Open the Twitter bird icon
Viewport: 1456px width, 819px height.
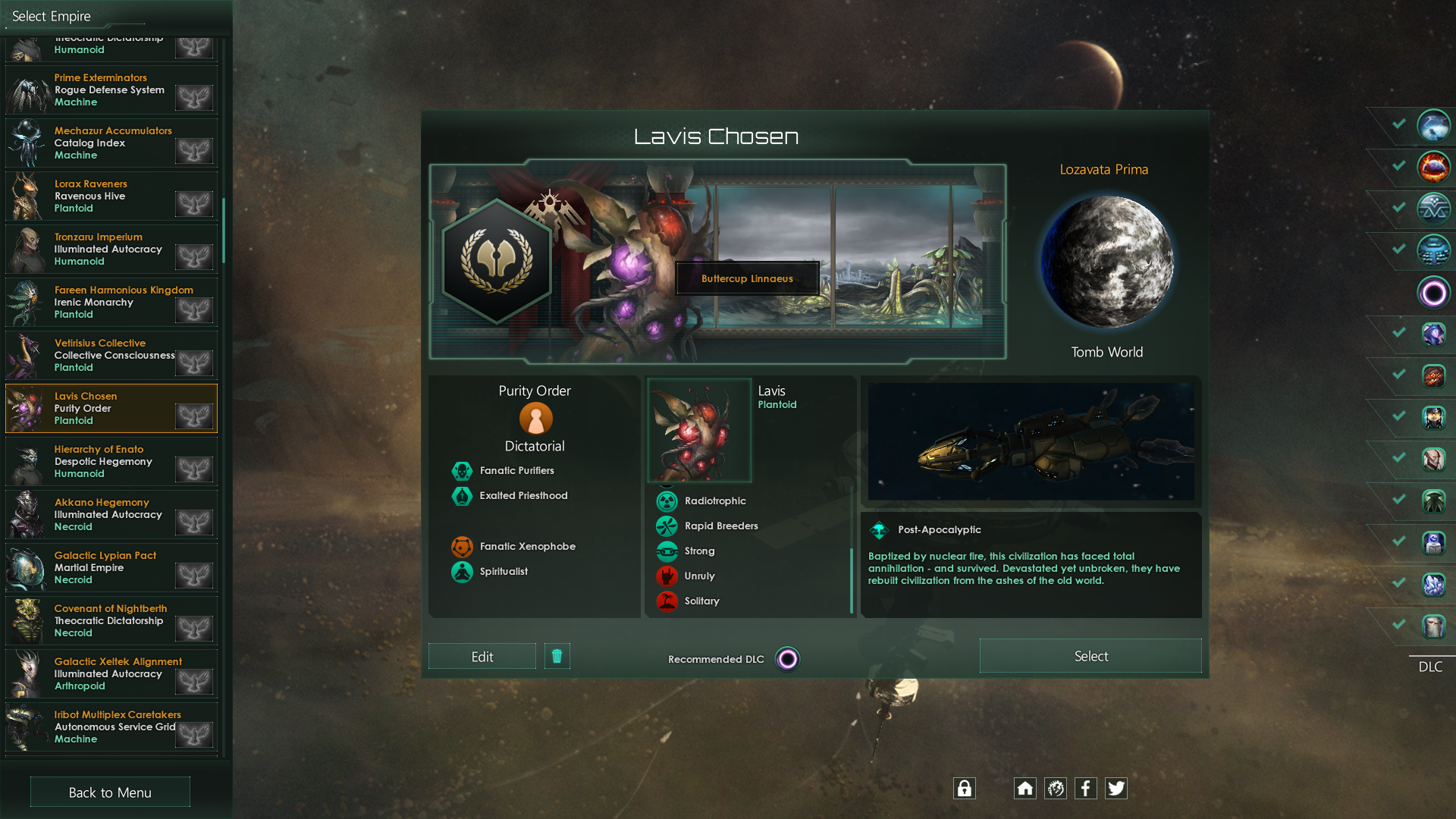(1116, 788)
